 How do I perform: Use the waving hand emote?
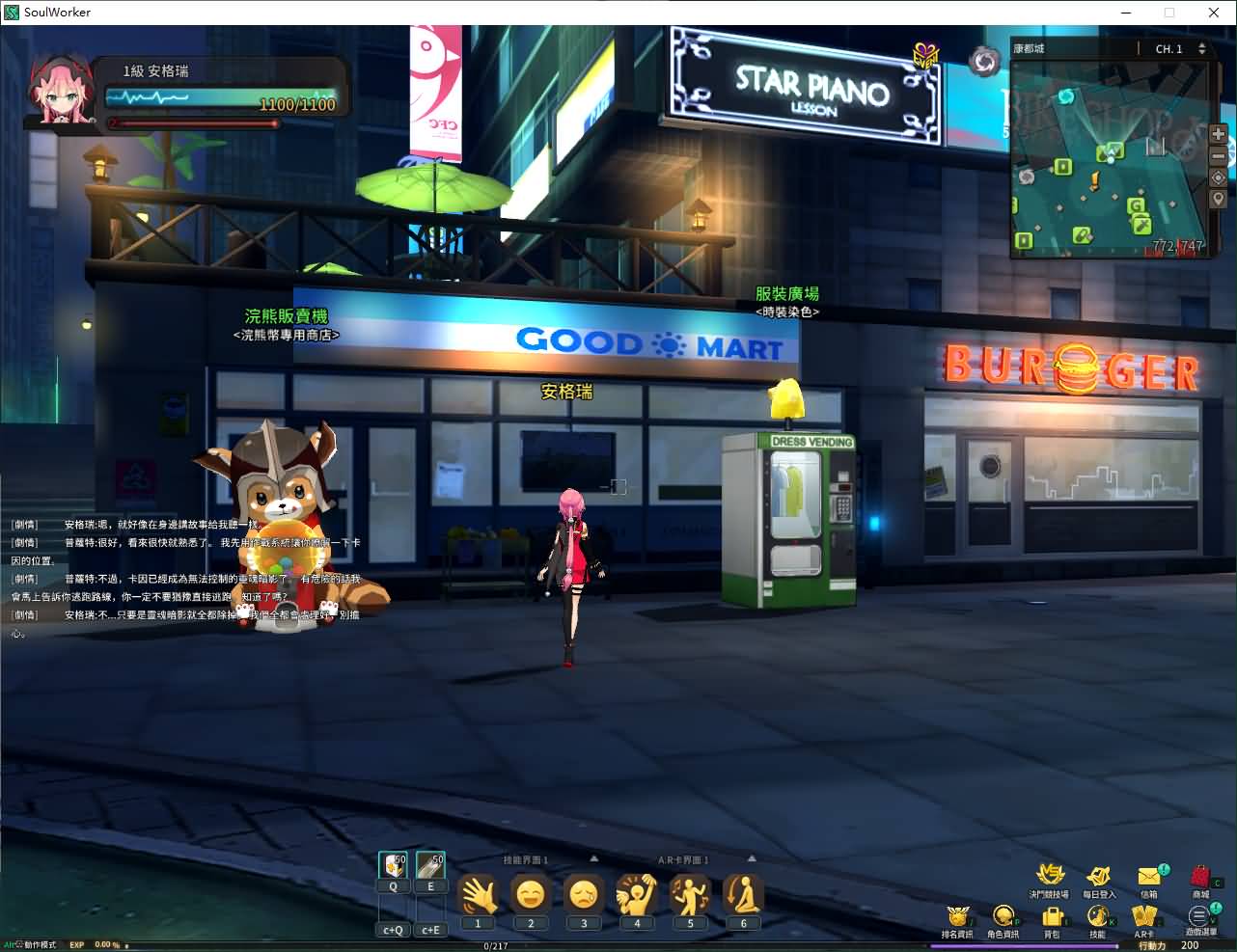[x=478, y=895]
